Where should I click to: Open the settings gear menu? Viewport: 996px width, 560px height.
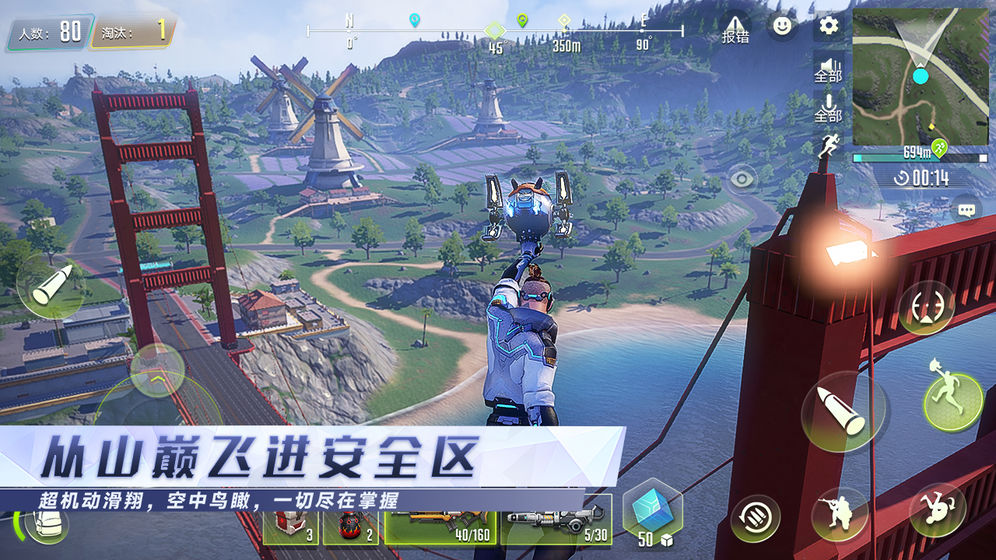coord(829,25)
